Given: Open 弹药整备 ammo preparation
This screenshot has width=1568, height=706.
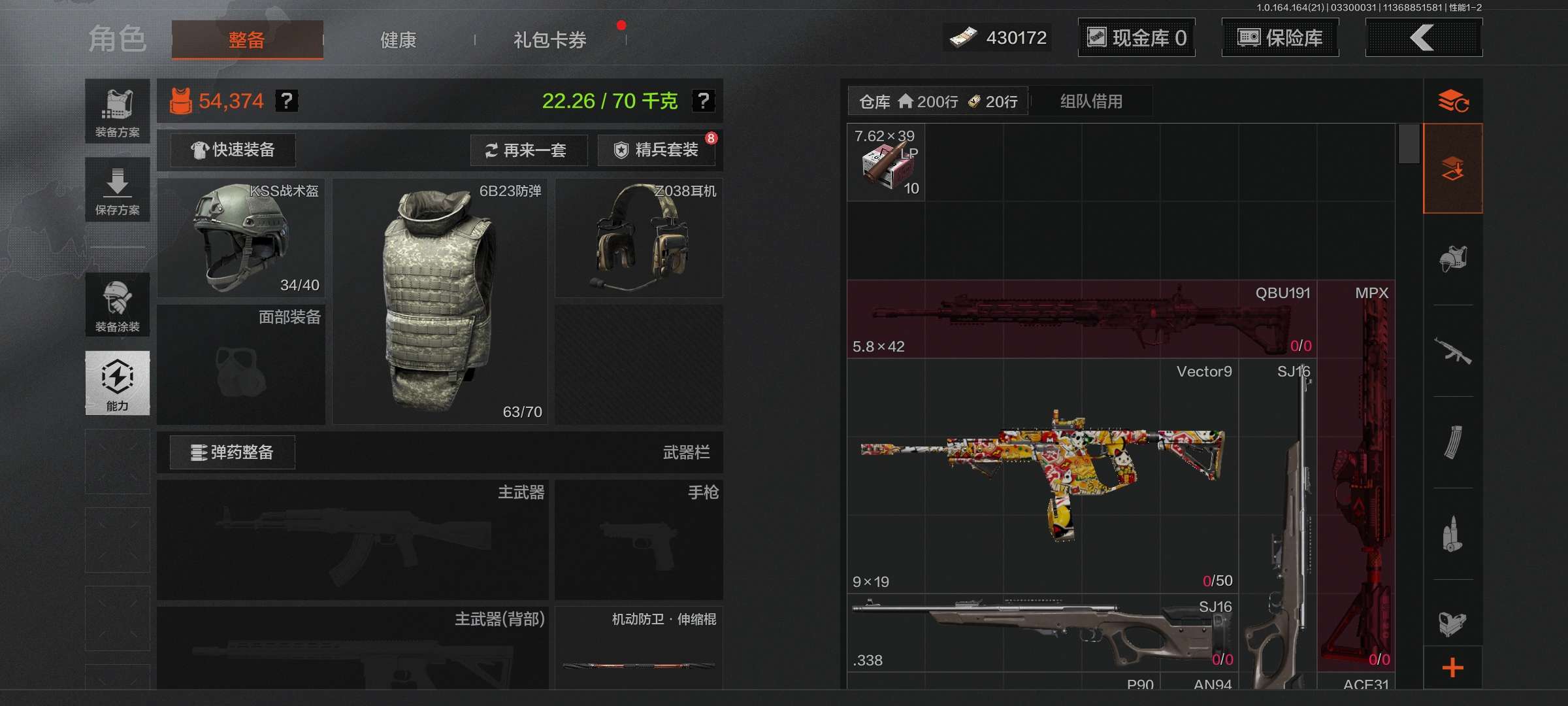Looking at the screenshot, I should [x=233, y=452].
